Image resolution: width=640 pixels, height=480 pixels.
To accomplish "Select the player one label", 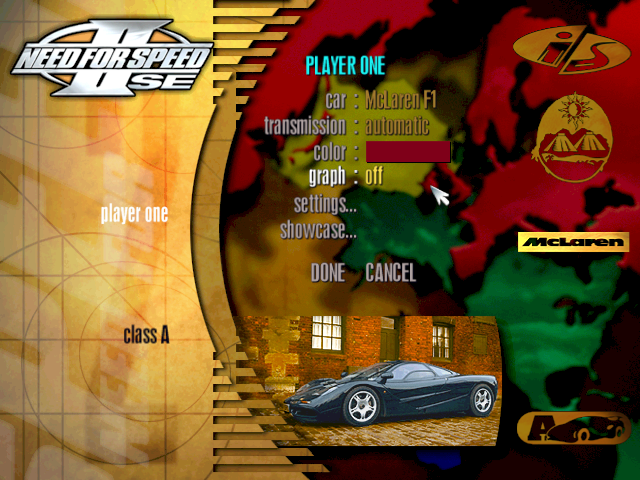I will 135,213.
